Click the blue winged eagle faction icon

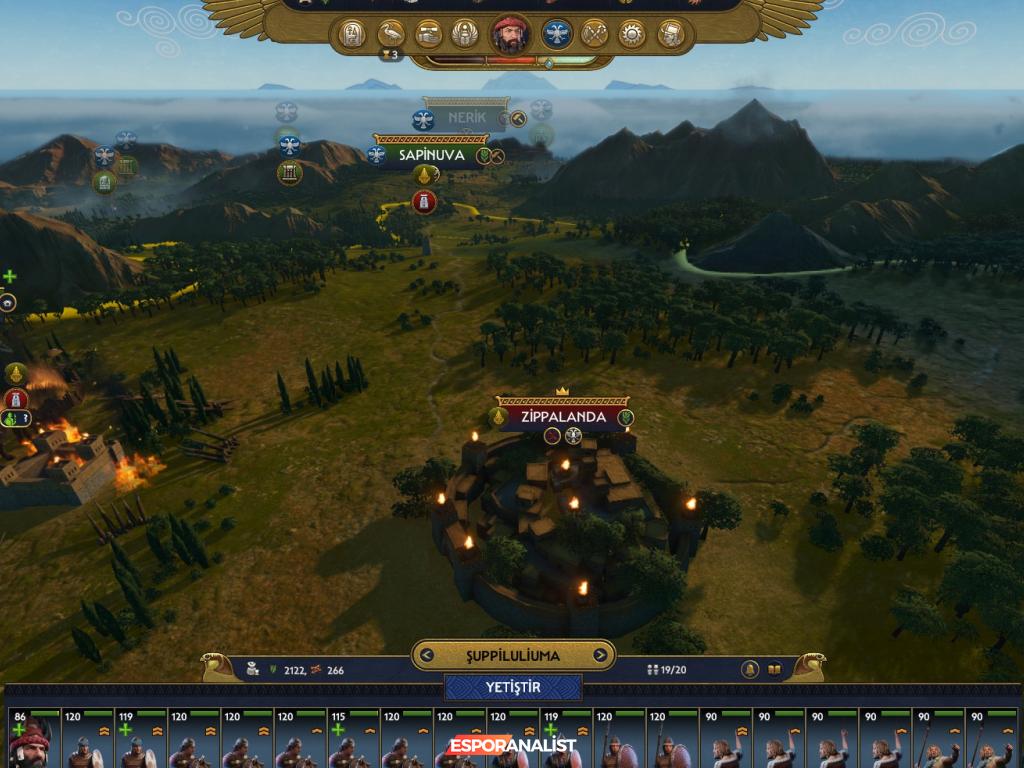pyautogui.click(x=557, y=35)
